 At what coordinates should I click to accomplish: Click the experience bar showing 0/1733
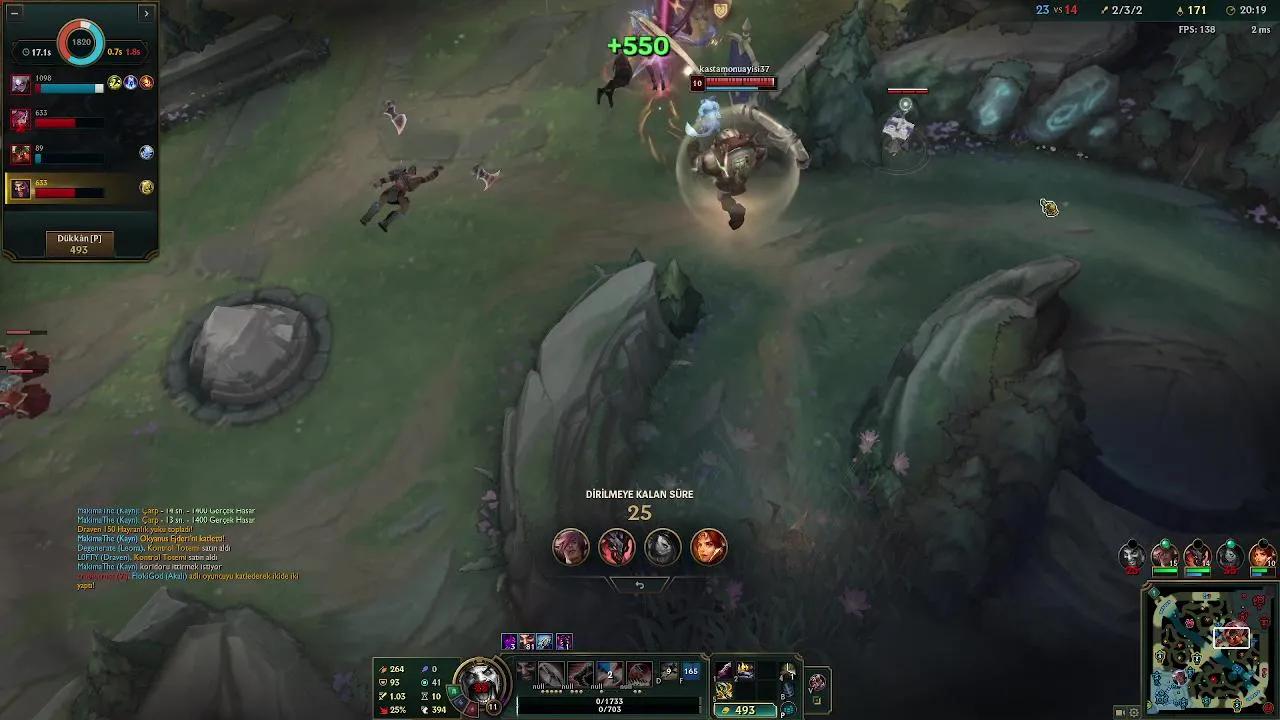point(609,703)
